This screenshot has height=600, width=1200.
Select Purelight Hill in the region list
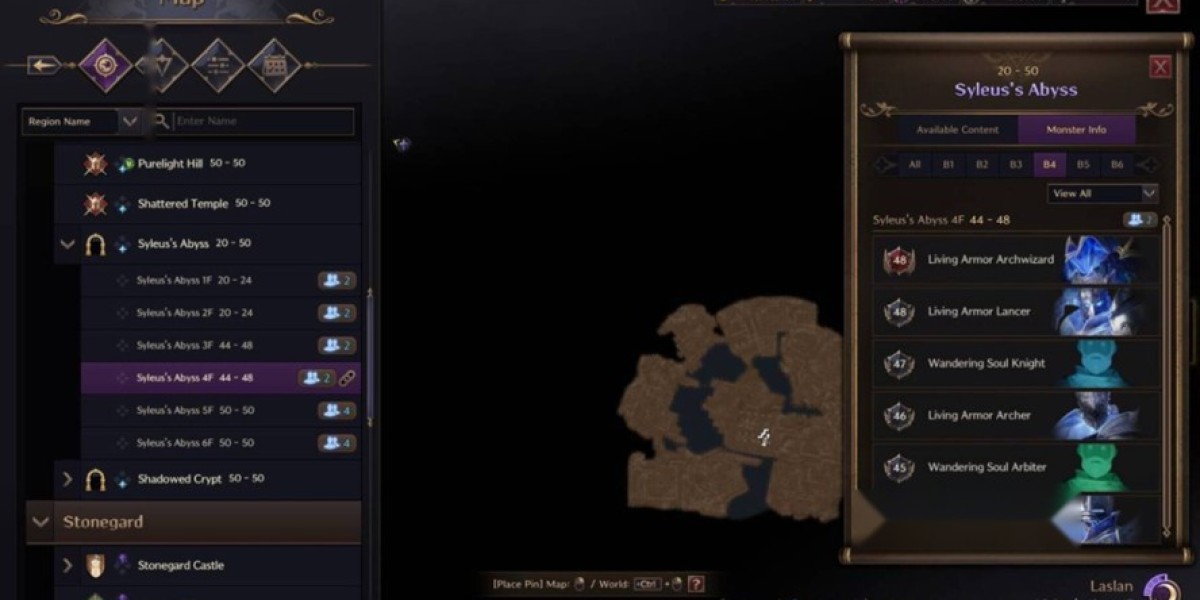click(170, 164)
